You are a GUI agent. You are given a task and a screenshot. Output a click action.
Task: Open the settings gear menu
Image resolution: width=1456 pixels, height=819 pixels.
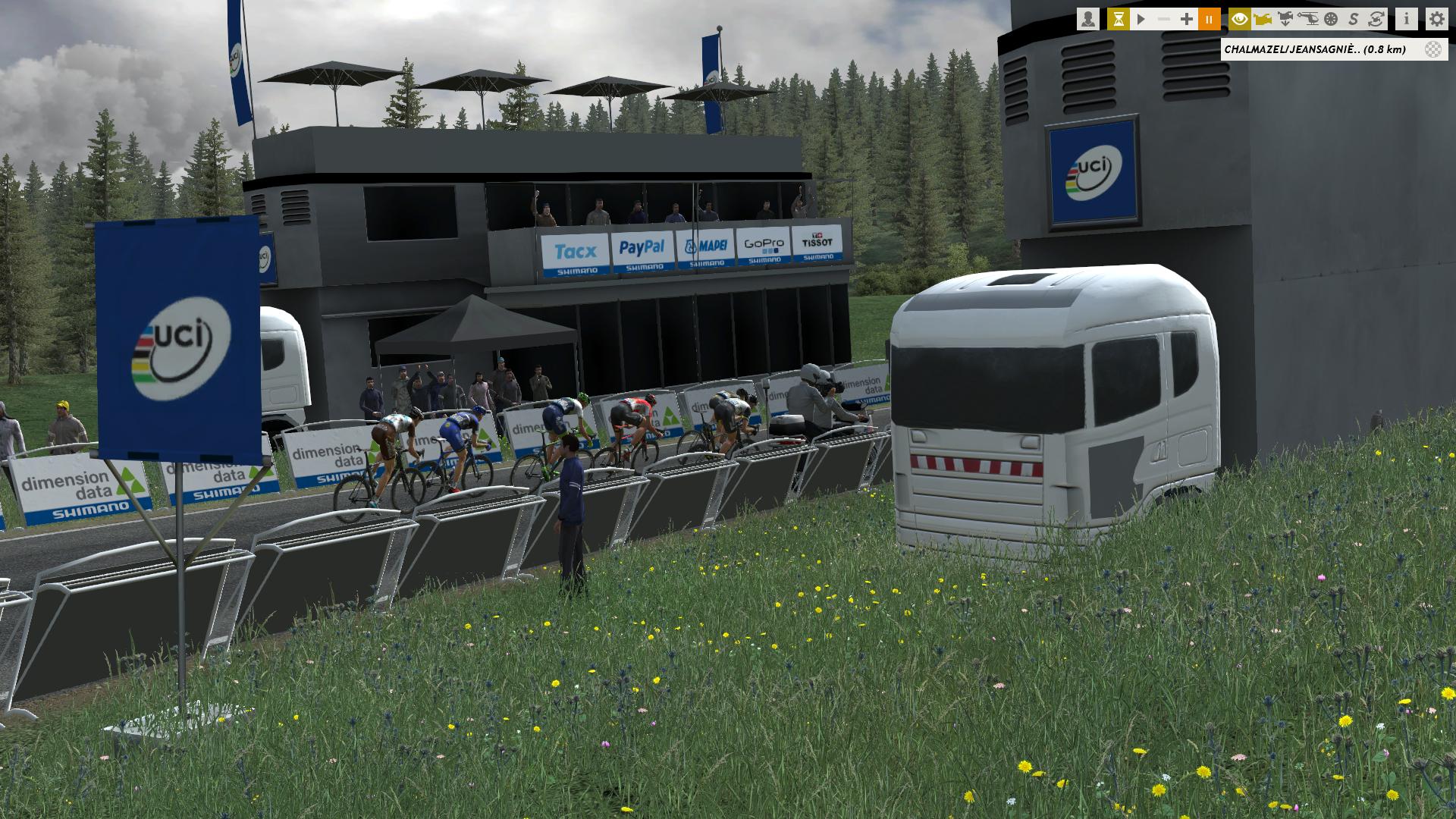point(1436,20)
